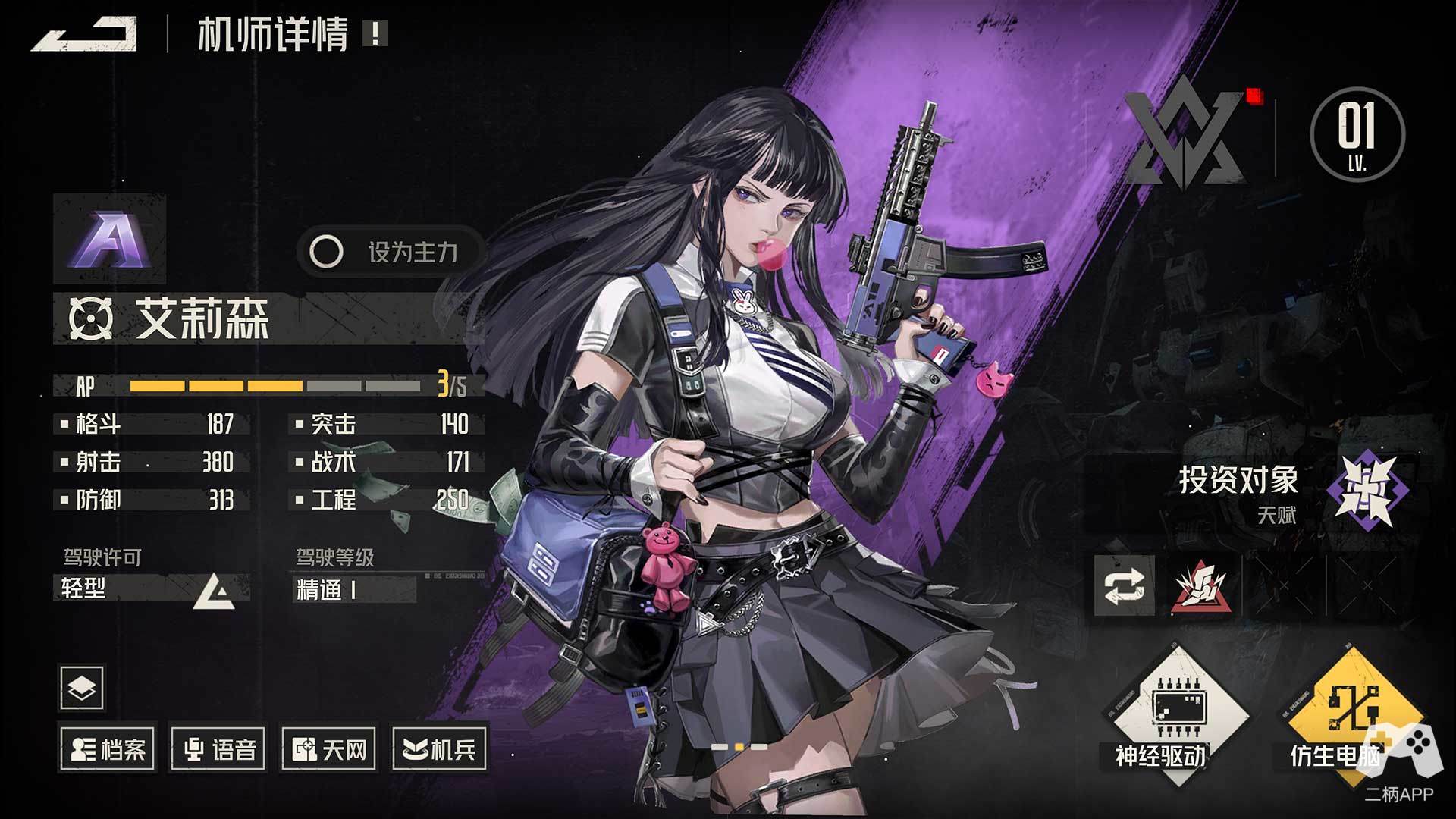Open the level 01 LV. circle

(x=1357, y=134)
